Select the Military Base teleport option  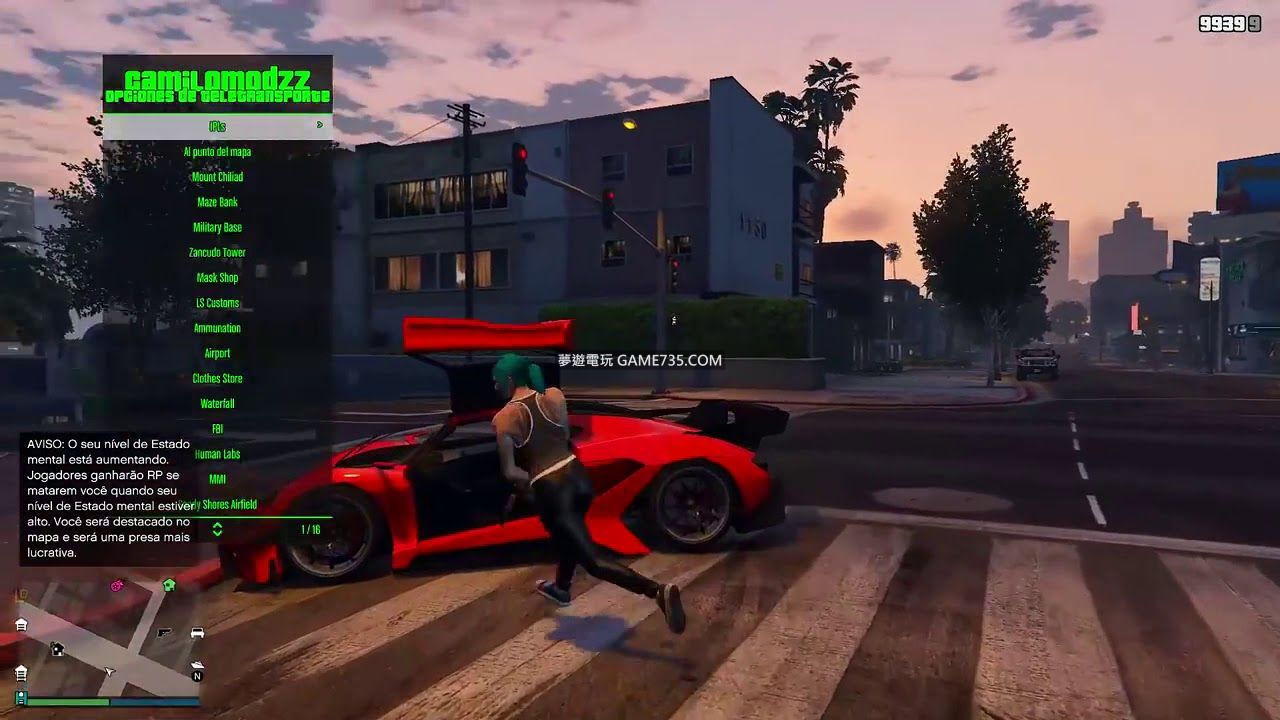point(217,227)
